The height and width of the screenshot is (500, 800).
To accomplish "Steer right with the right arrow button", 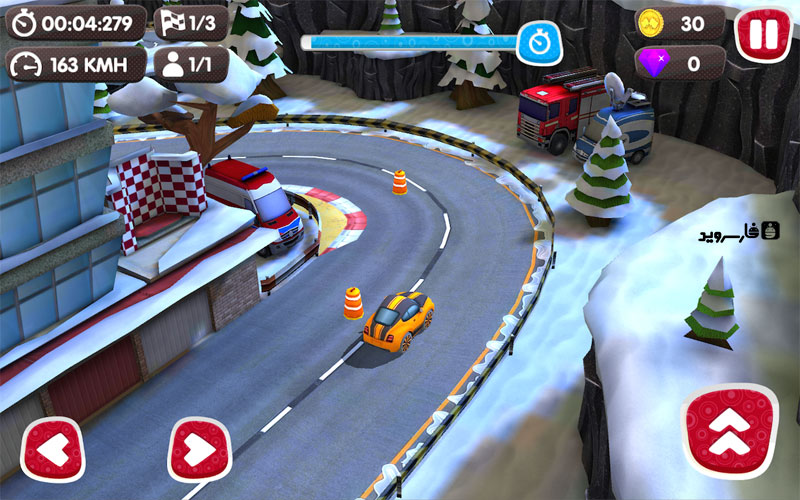I will (x=199, y=450).
